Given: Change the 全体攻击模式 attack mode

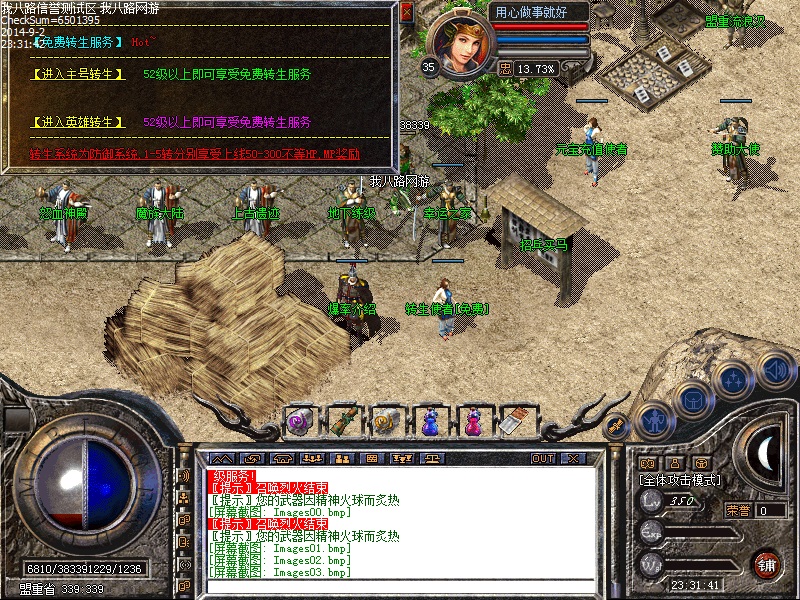Looking at the screenshot, I should (x=679, y=480).
